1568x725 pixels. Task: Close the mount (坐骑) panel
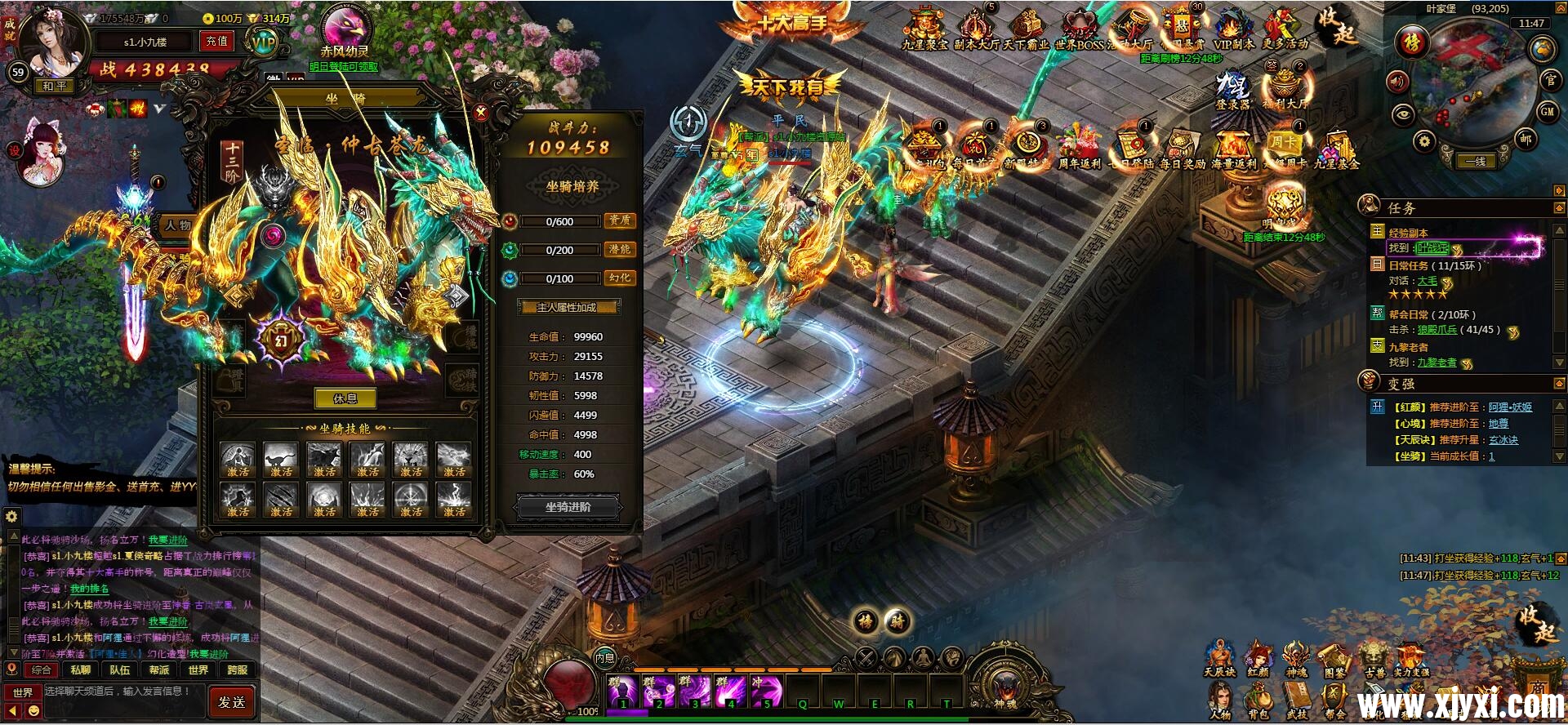point(481,113)
